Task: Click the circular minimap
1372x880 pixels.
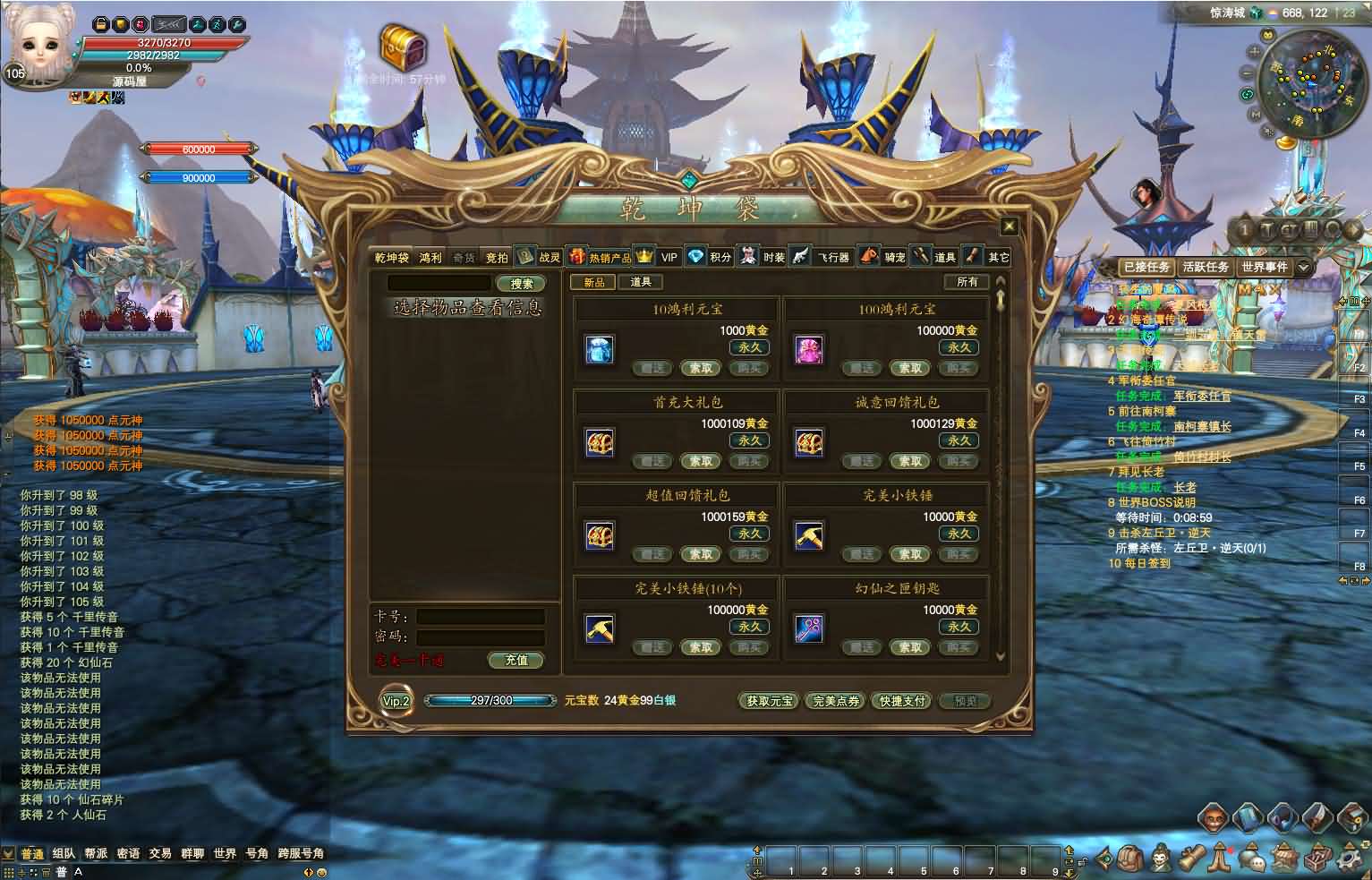Action: [x=1305, y=79]
